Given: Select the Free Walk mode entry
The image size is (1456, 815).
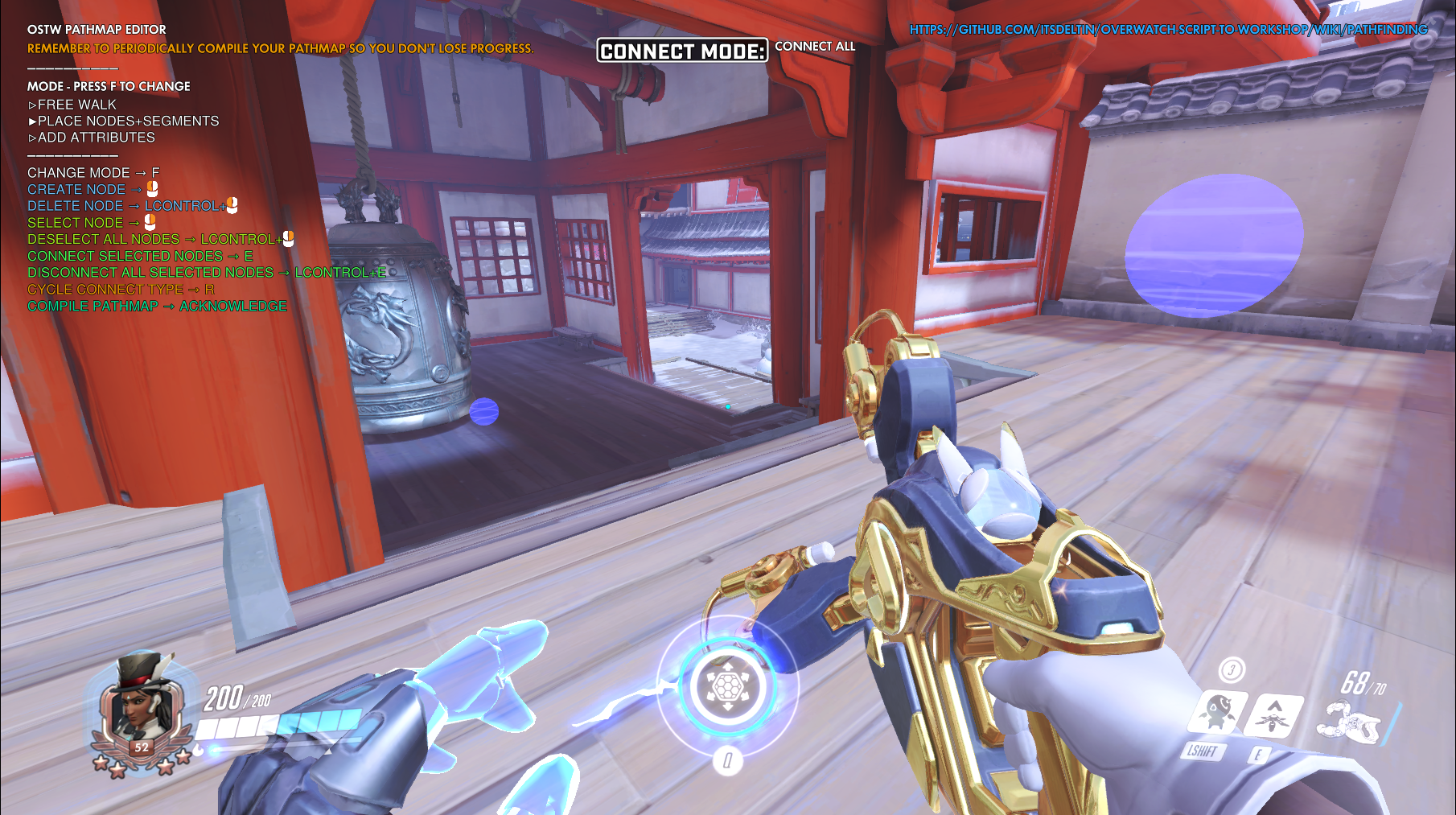Looking at the screenshot, I should pos(76,105).
